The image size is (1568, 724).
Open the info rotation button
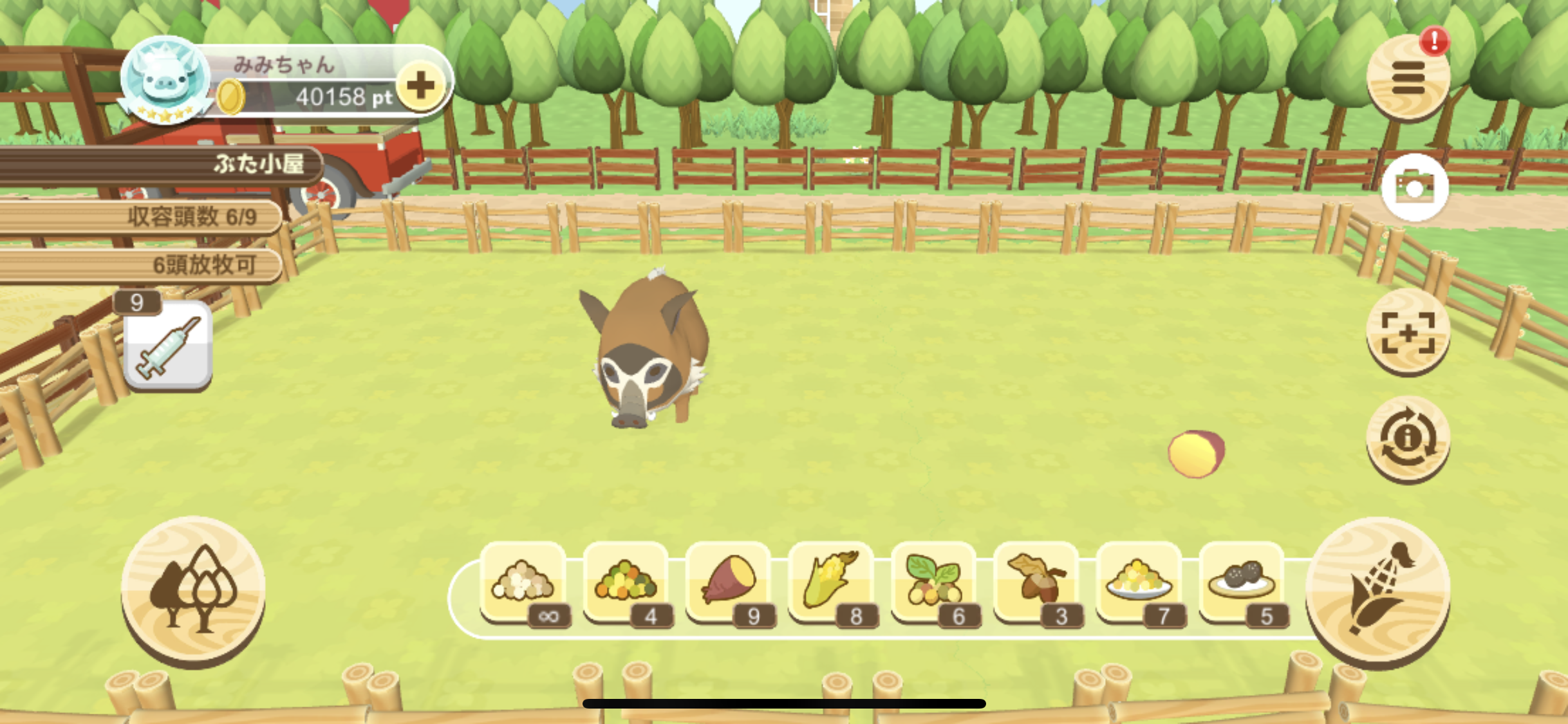1408,439
